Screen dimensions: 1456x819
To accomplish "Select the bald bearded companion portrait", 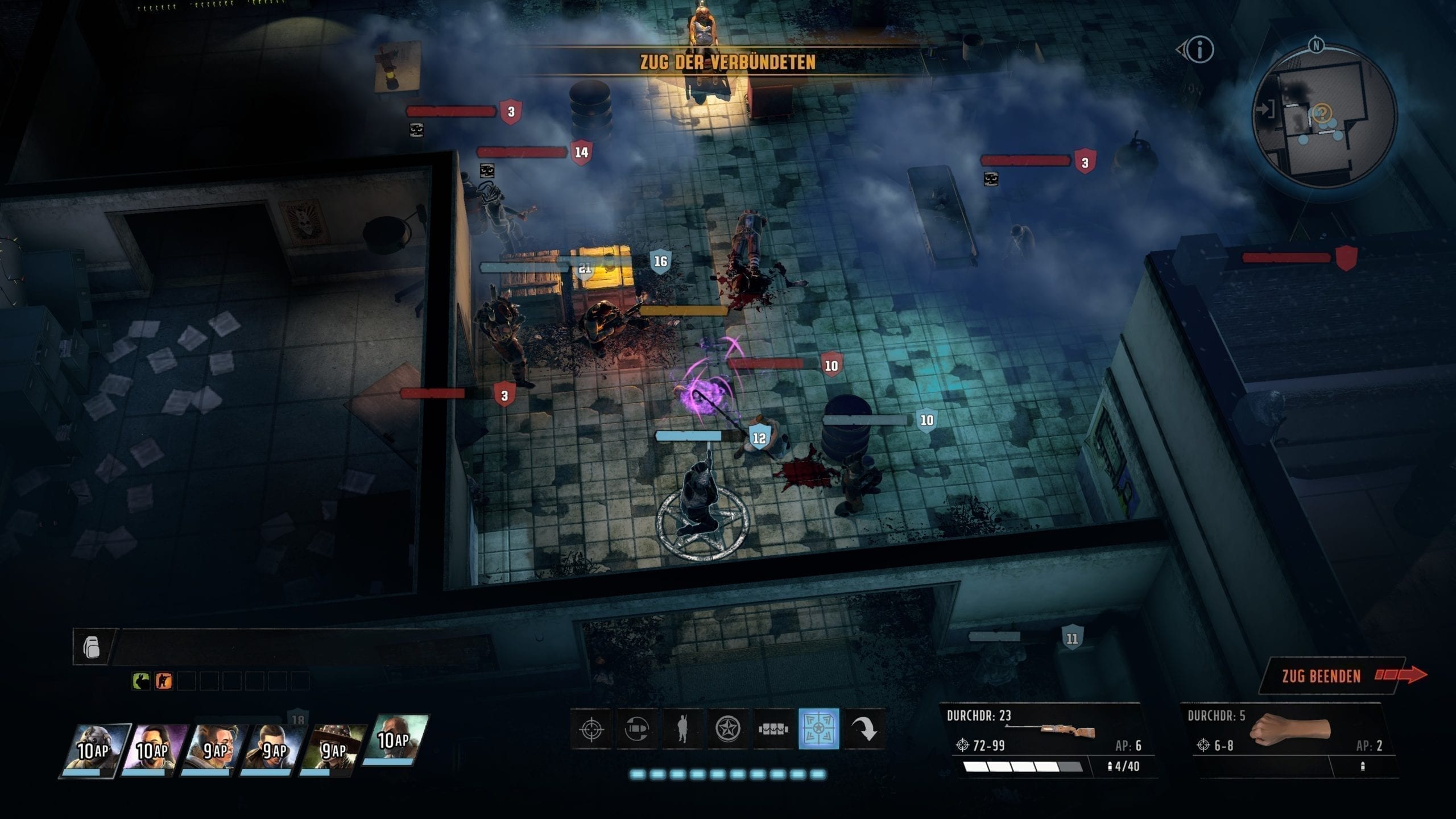I will coord(394,739).
